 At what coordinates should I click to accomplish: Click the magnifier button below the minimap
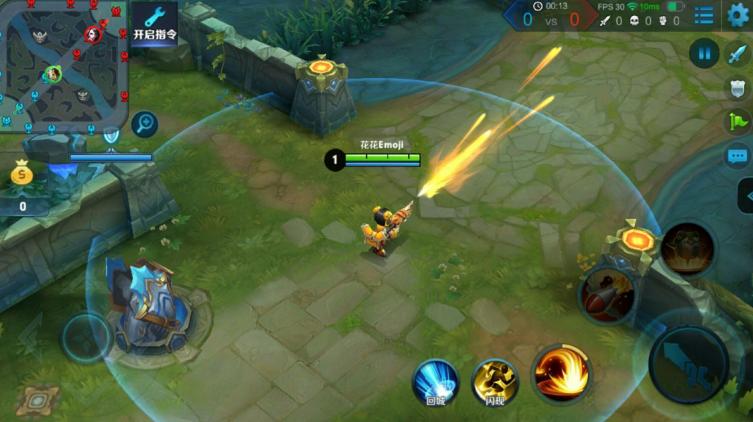145,124
